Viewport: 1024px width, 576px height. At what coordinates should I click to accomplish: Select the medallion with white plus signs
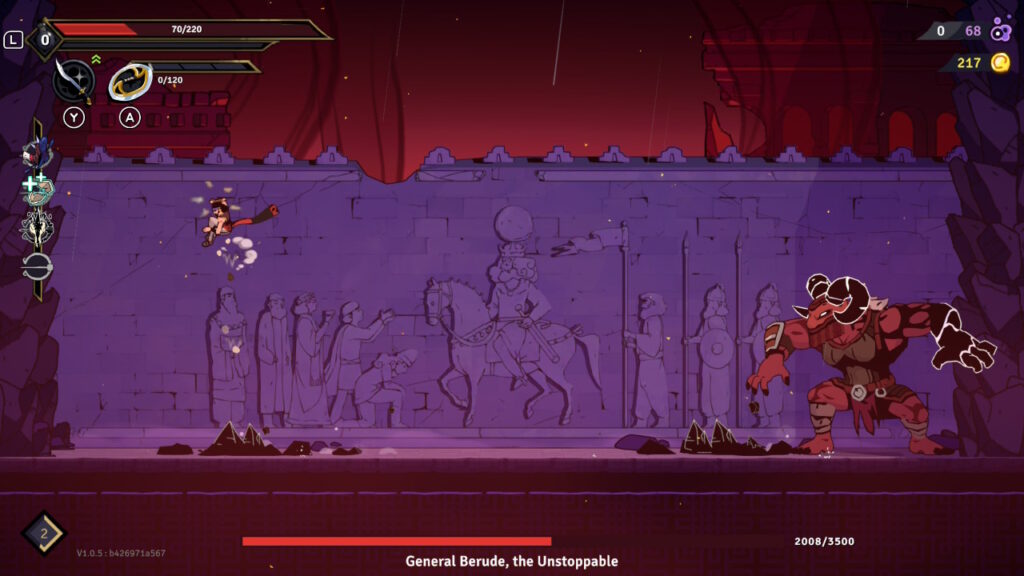(x=37, y=190)
